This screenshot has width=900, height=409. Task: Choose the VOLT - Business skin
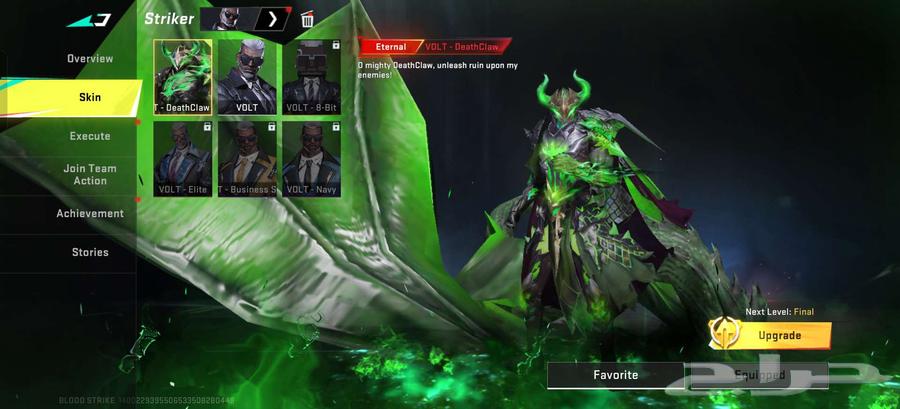click(x=247, y=158)
